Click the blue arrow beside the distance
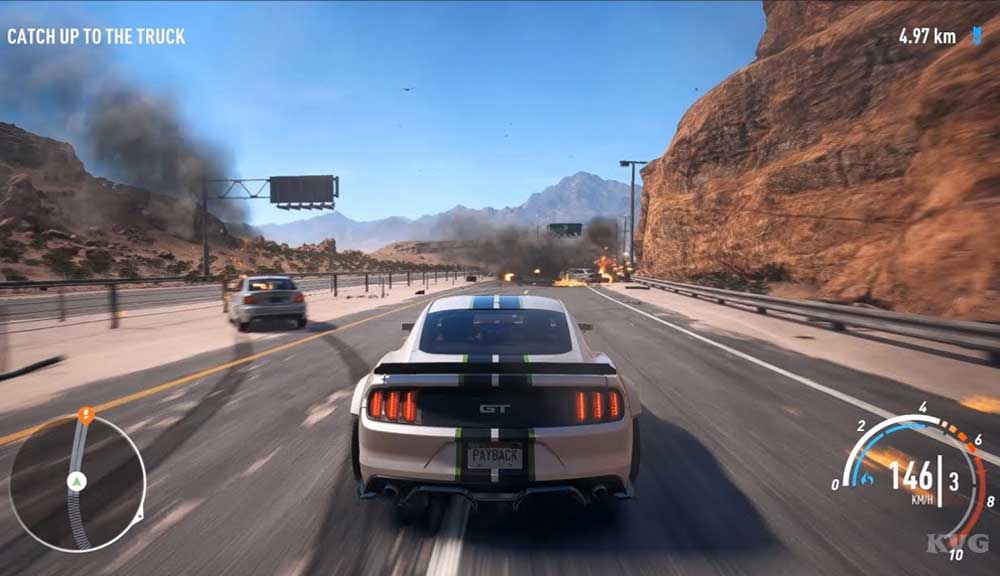The height and width of the screenshot is (576, 1000). pos(976,36)
